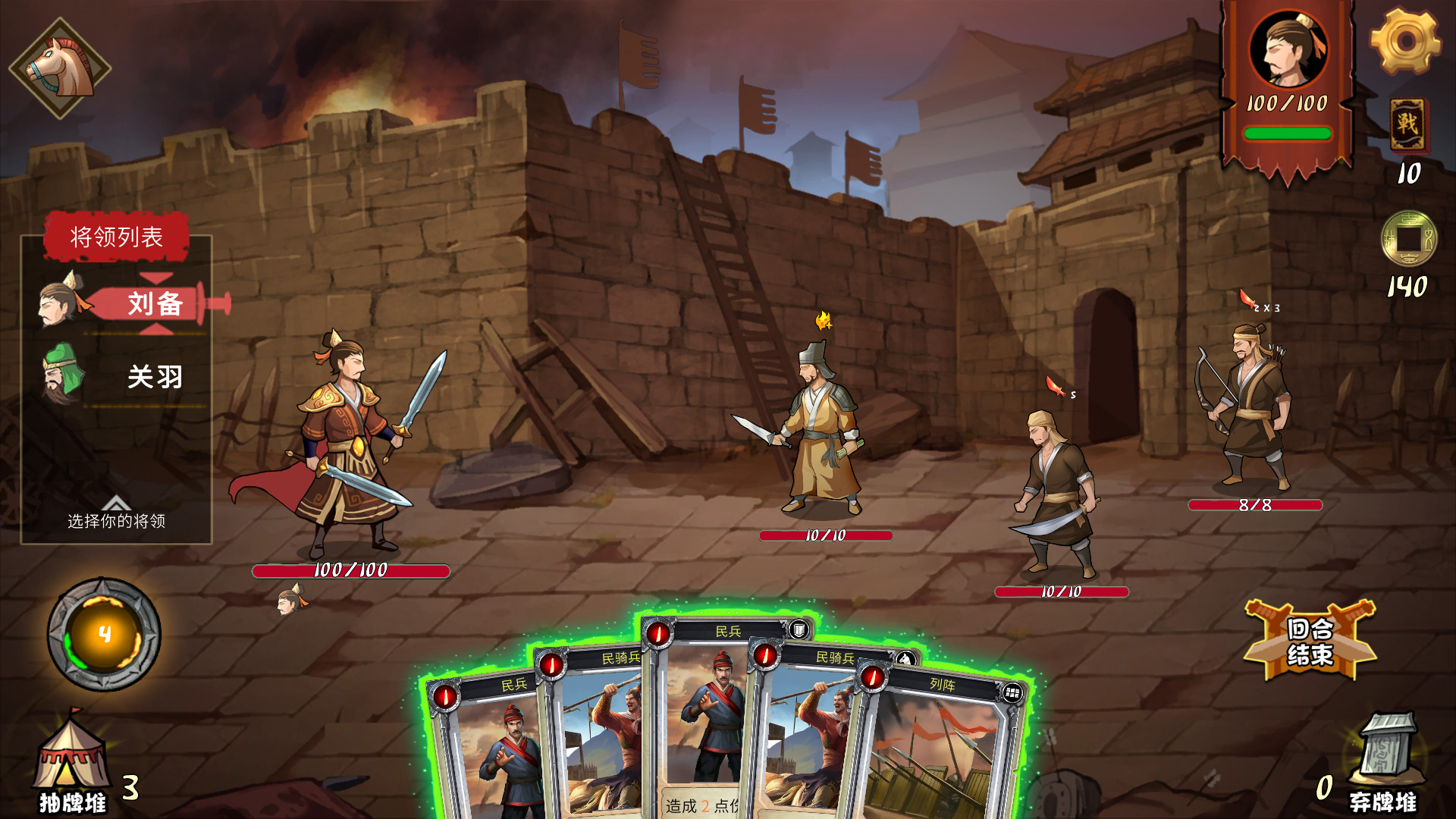End the turn with 回合结束
The height and width of the screenshot is (819, 1456).
[1310, 641]
